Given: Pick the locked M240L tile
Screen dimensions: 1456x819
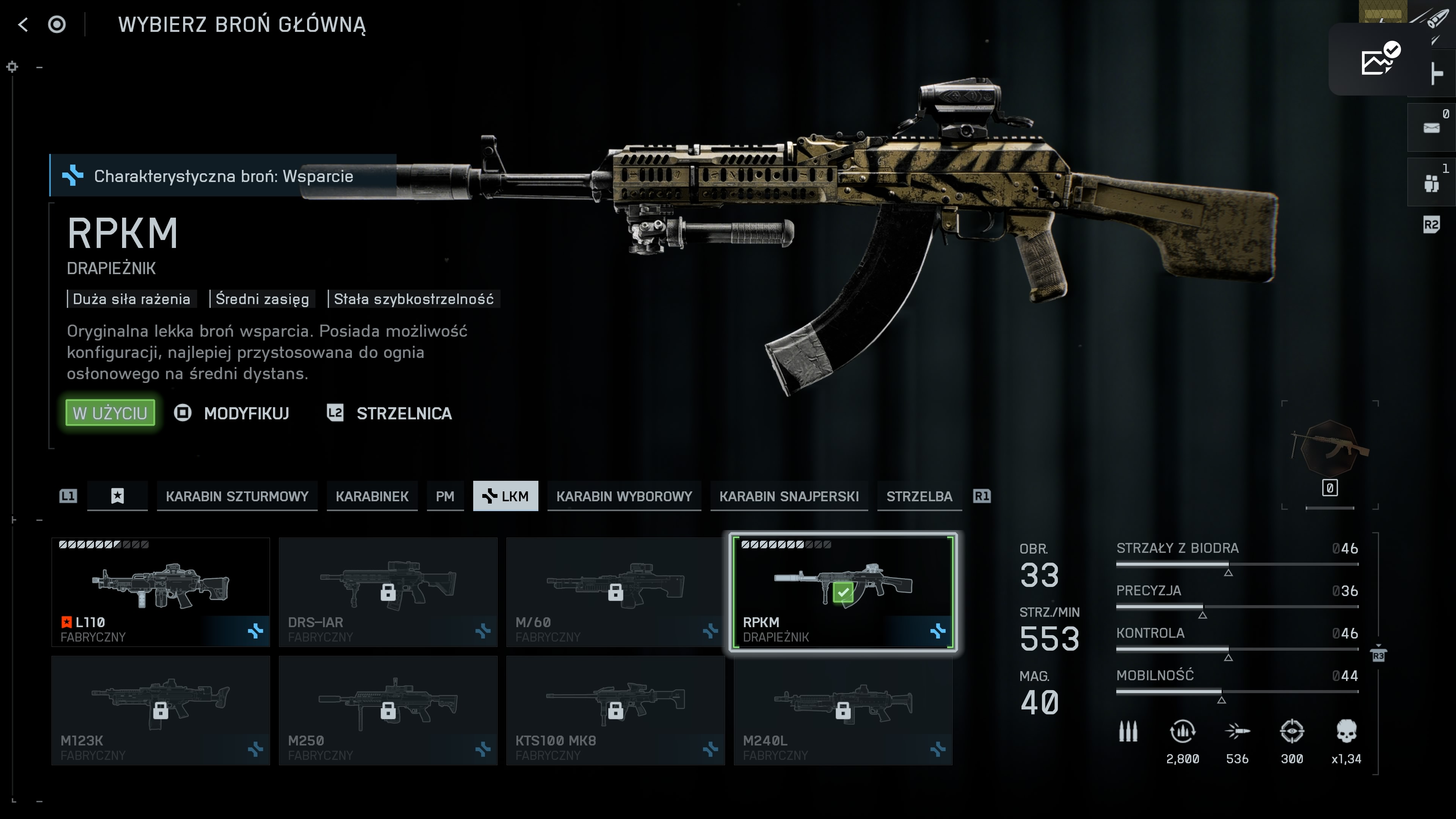Looking at the screenshot, I should click(x=843, y=710).
